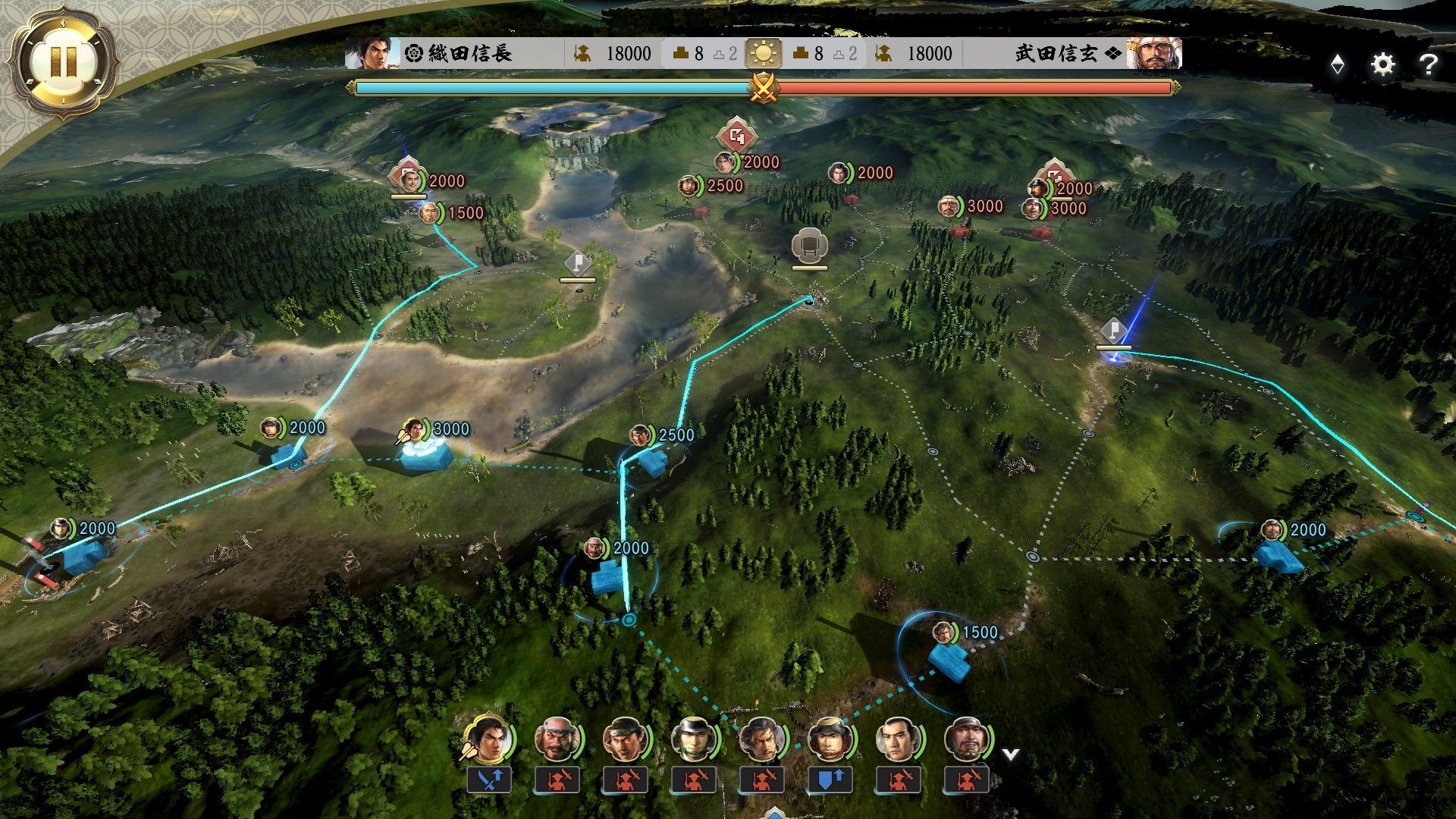1456x819 pixels.
Task: Choose the gold-framed commander portrait in the roster
Action: click(488, 739)
